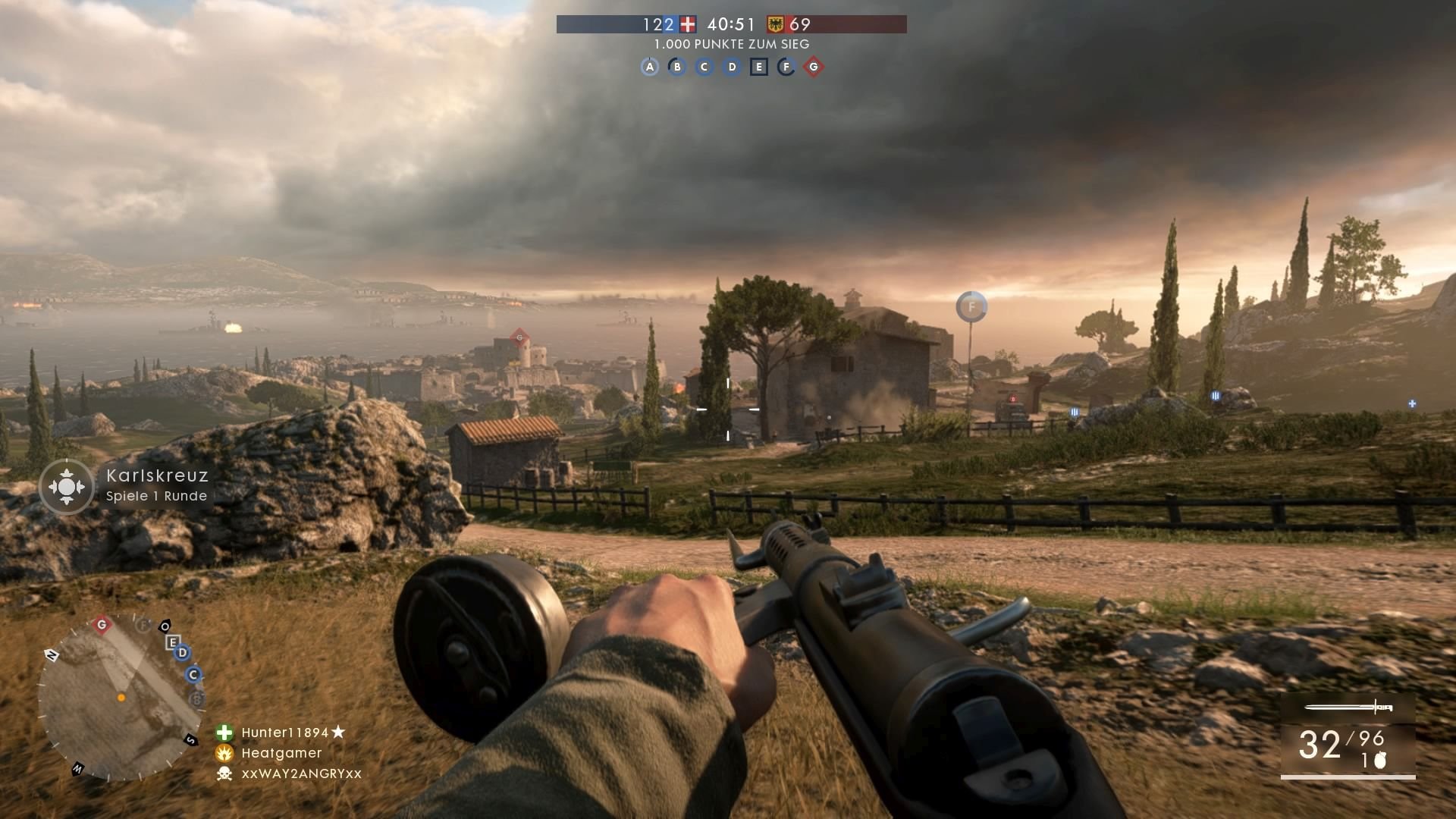The width and height of the screenshot is (1456, 819).
Task: Select the German enemy objective G diamond icon
Action: click(815, 67)
